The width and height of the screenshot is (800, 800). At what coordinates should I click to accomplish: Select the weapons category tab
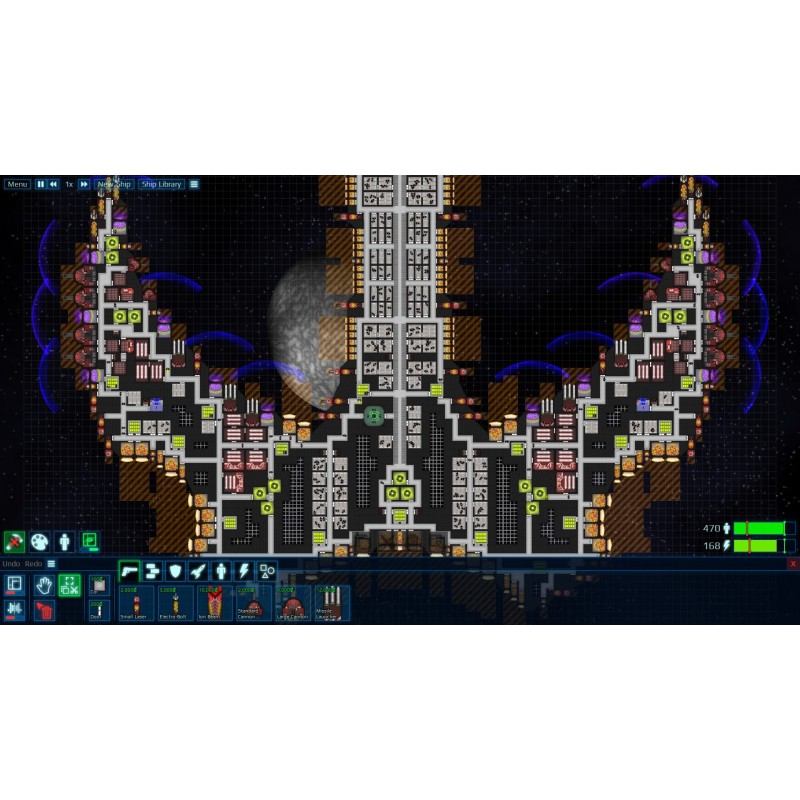129,571
